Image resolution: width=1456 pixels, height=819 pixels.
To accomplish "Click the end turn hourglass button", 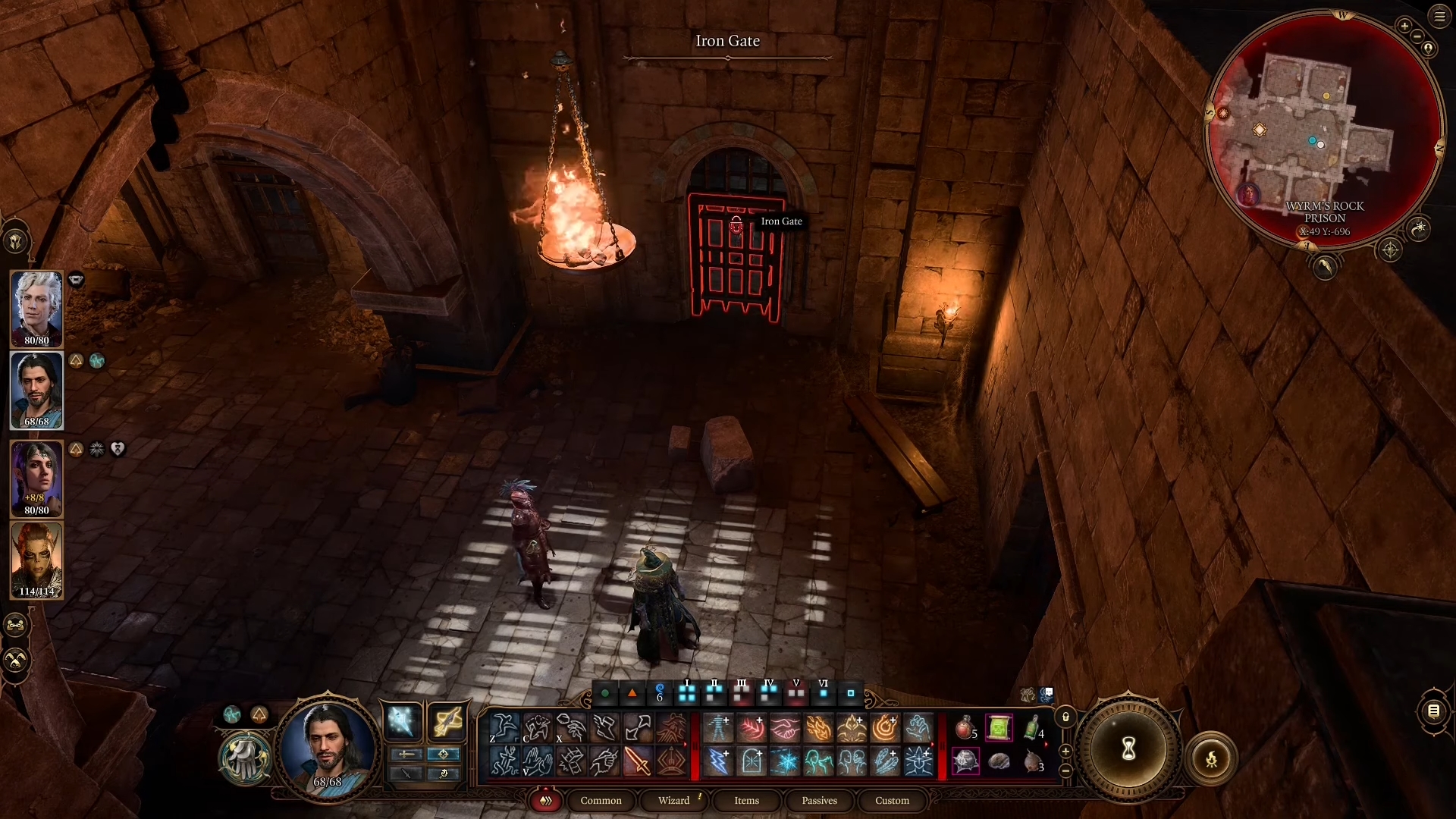I will pos(1128,749).
